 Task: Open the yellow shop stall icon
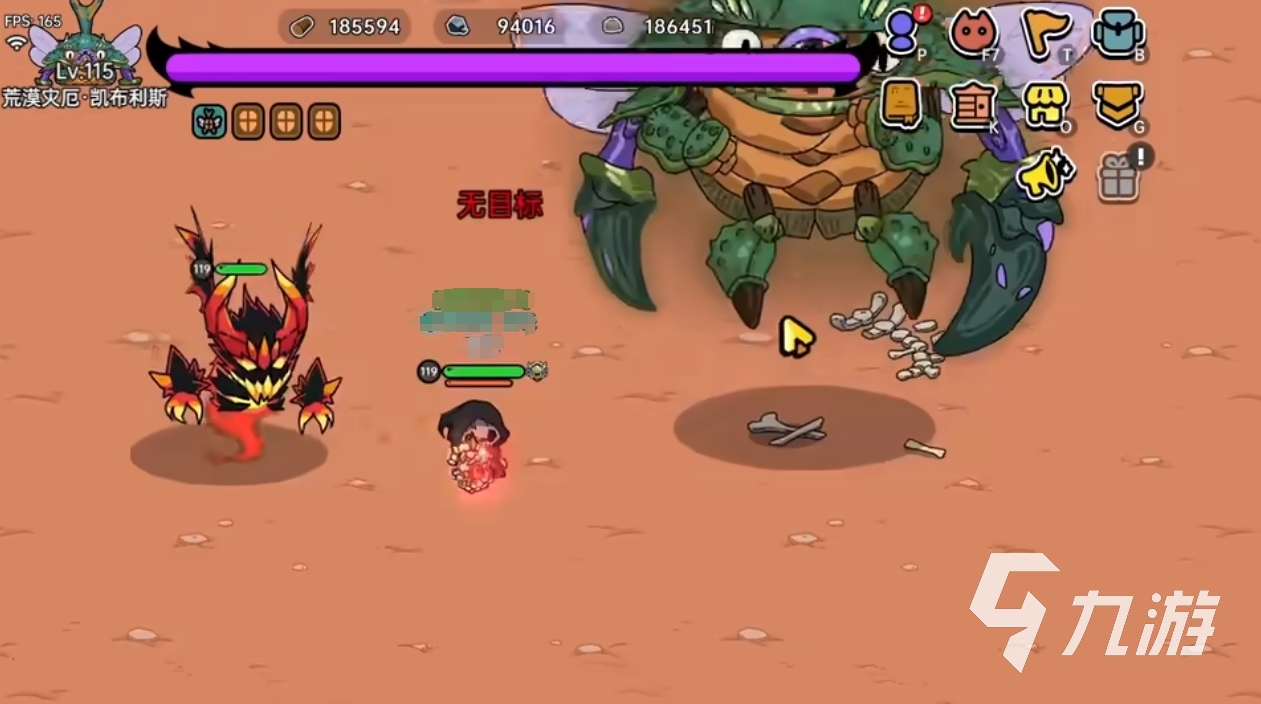tap(1044, 104)
